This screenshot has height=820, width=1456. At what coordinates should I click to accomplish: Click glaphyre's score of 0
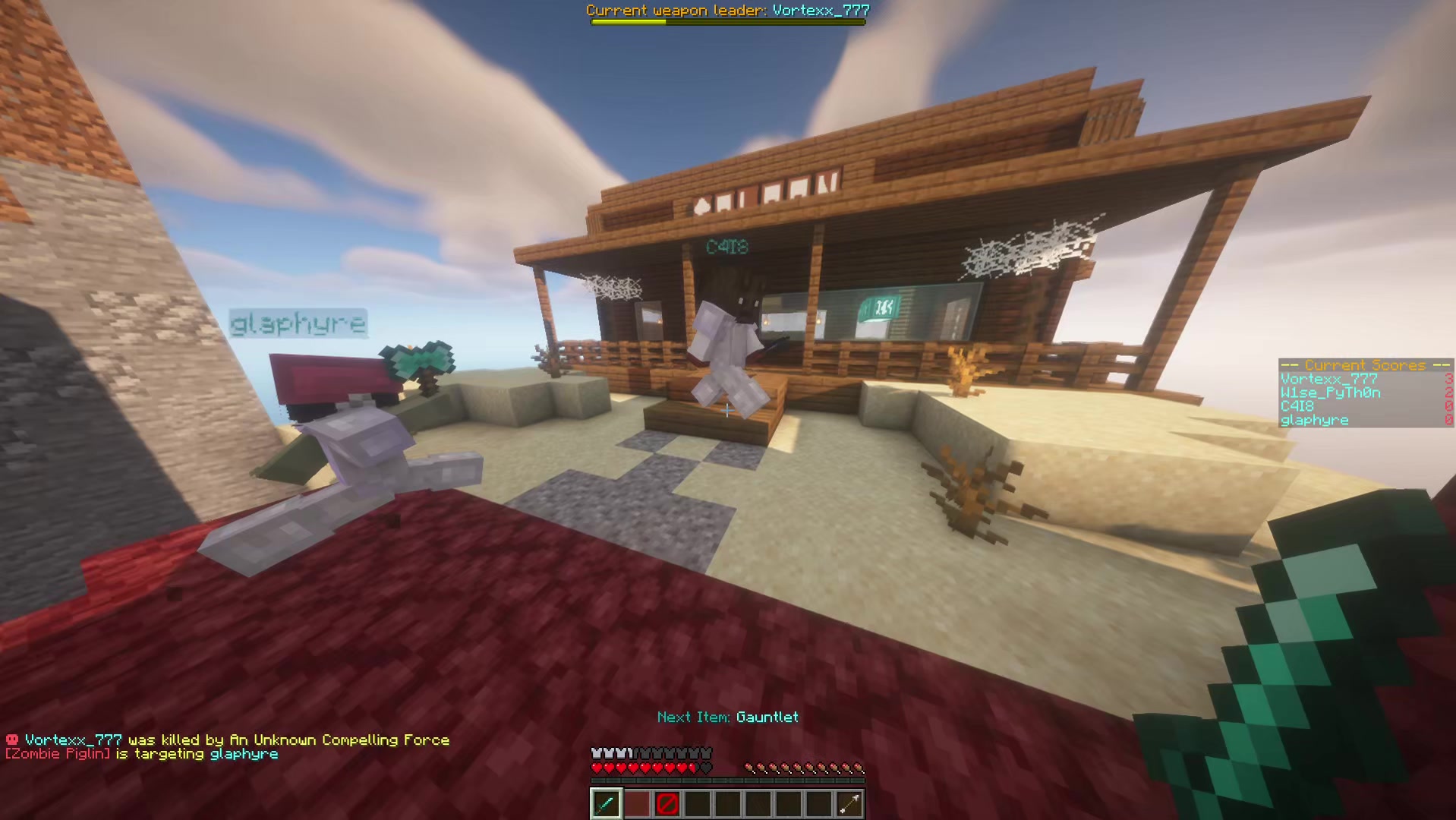(x=1448, y=420)
